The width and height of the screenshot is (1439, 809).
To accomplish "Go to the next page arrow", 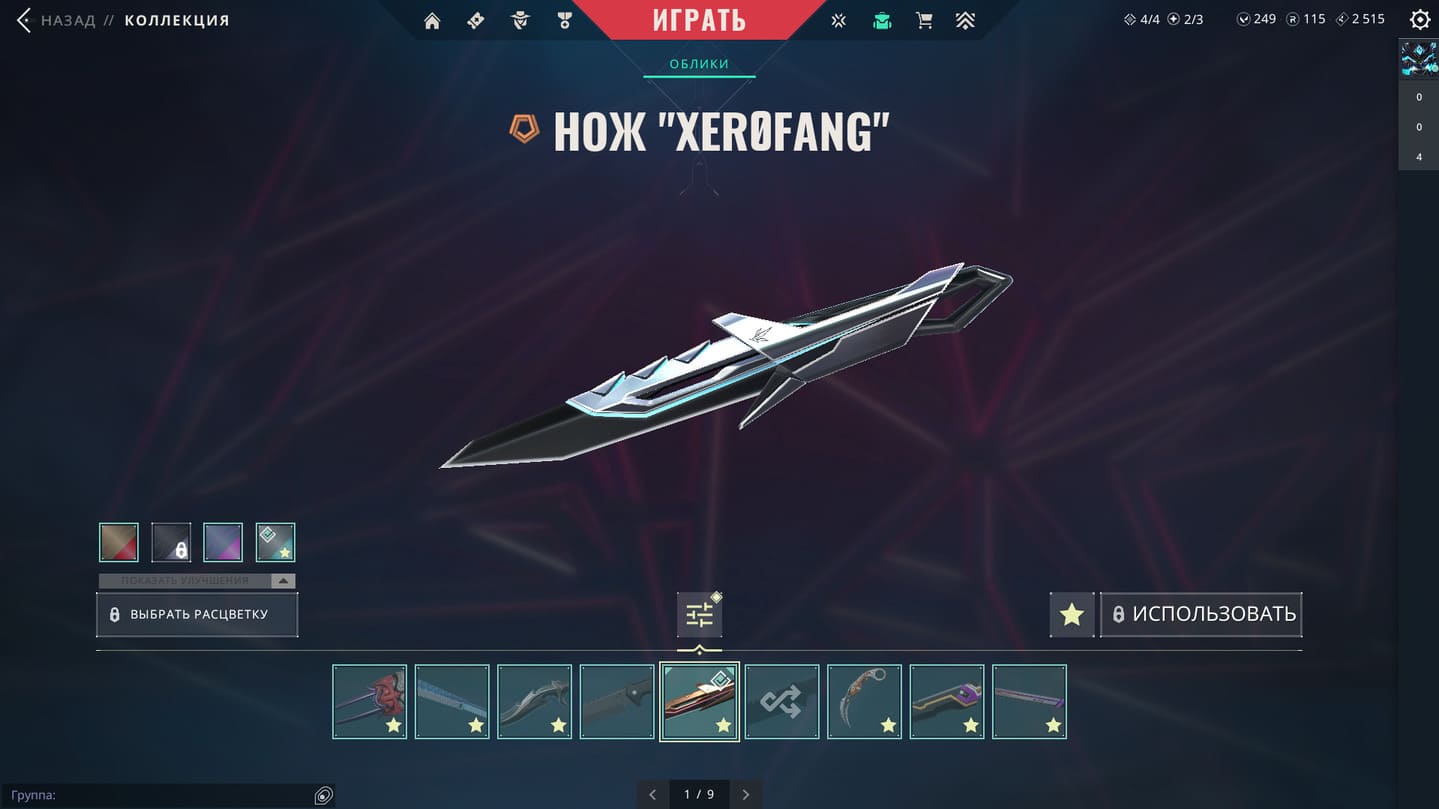I will point(746,795).
